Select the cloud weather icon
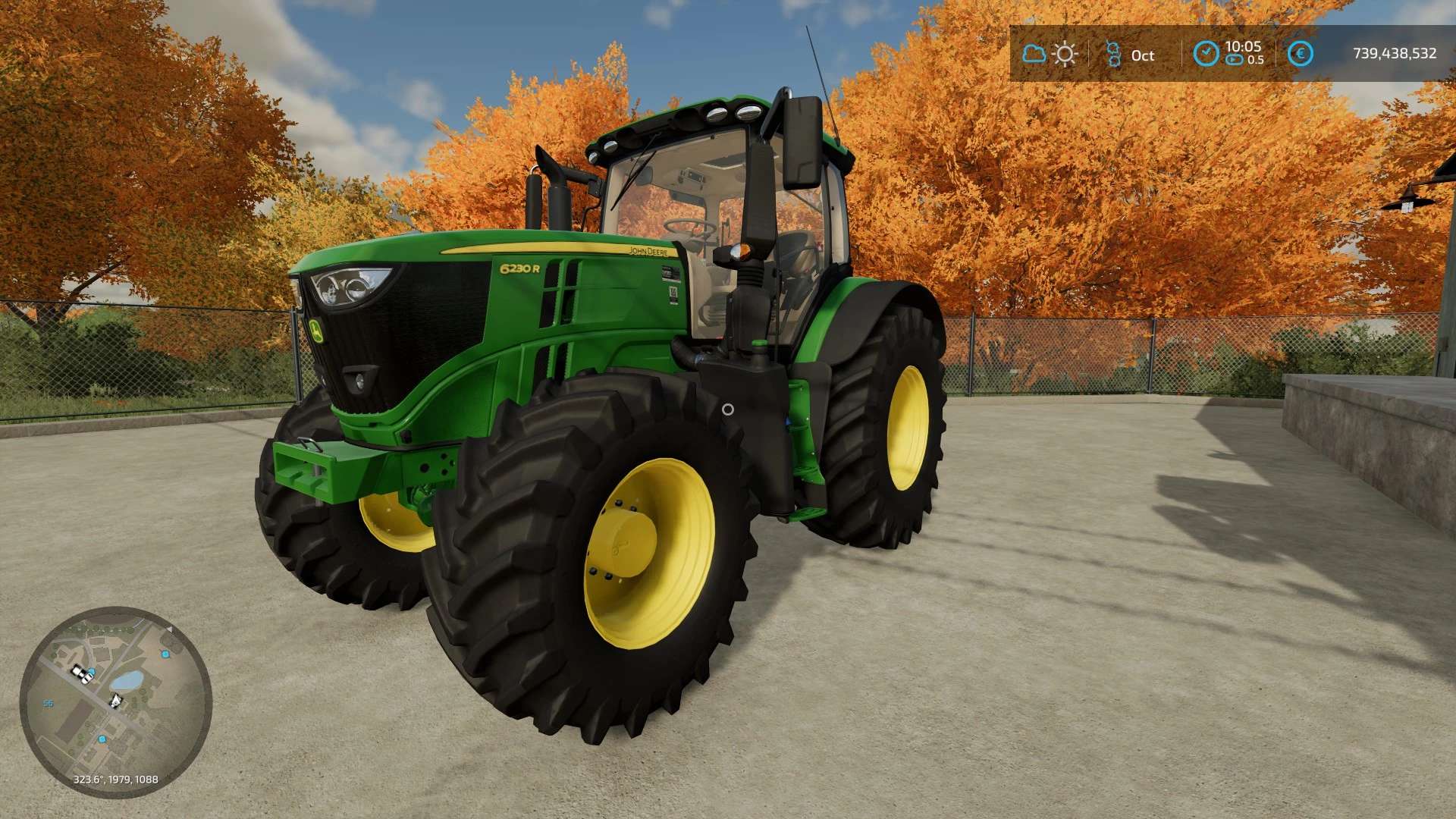Viewport: 1456px width, 819px height. pos(1034,54)
